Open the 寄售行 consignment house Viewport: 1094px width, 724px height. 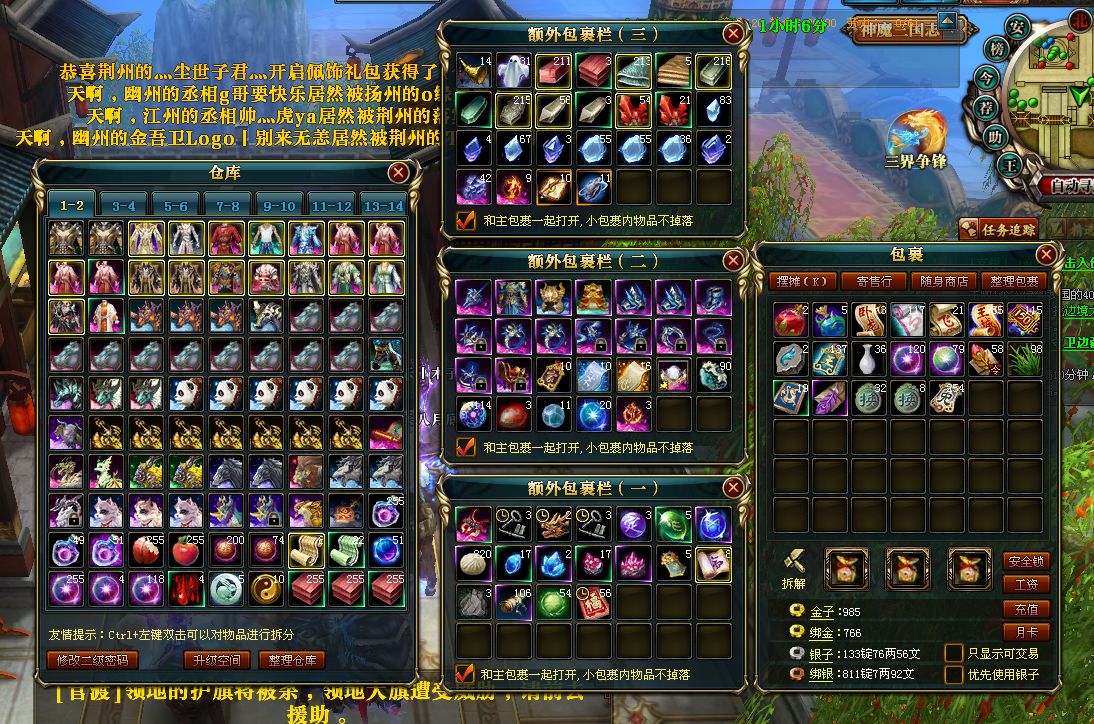867,281
